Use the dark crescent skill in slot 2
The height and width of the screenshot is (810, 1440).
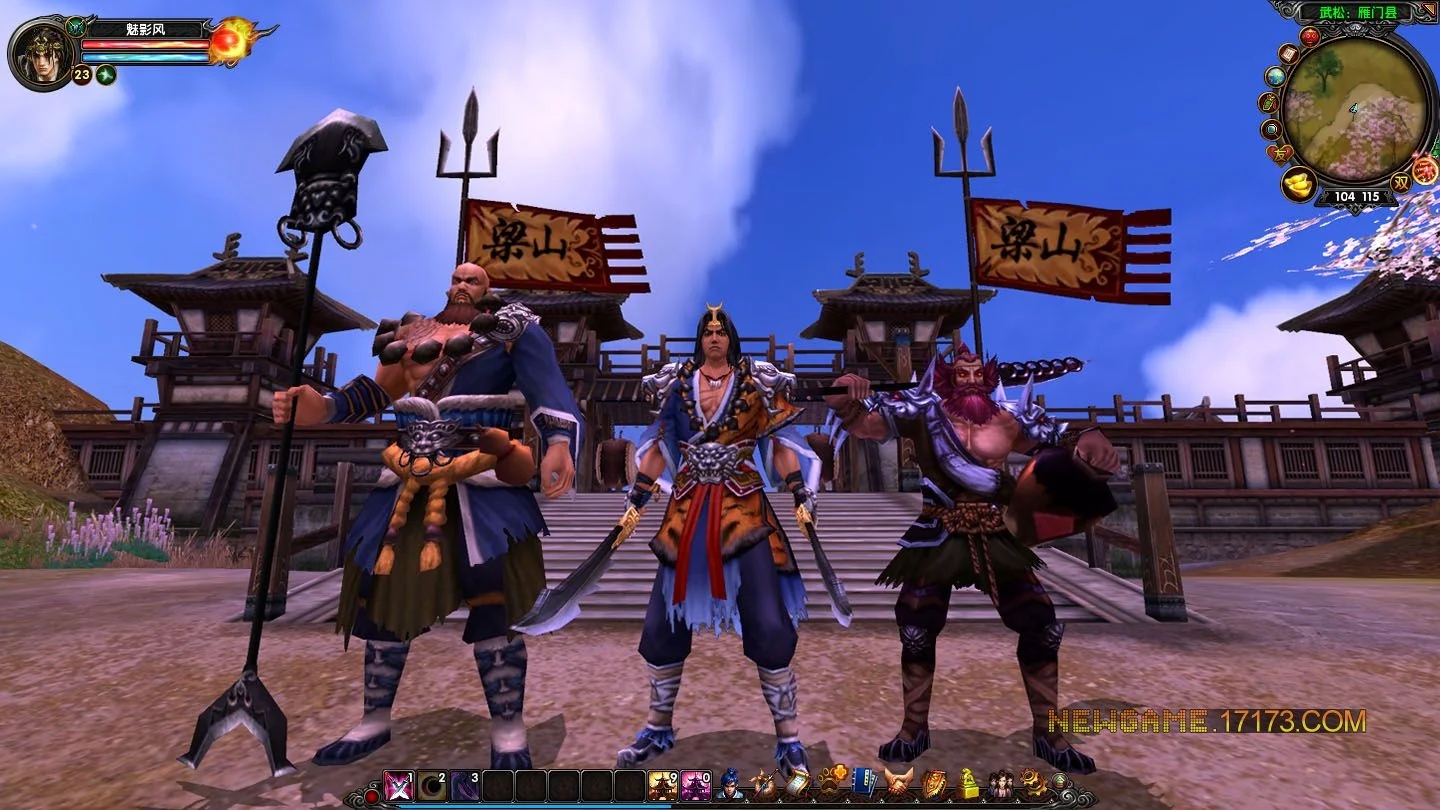[432, 786]
